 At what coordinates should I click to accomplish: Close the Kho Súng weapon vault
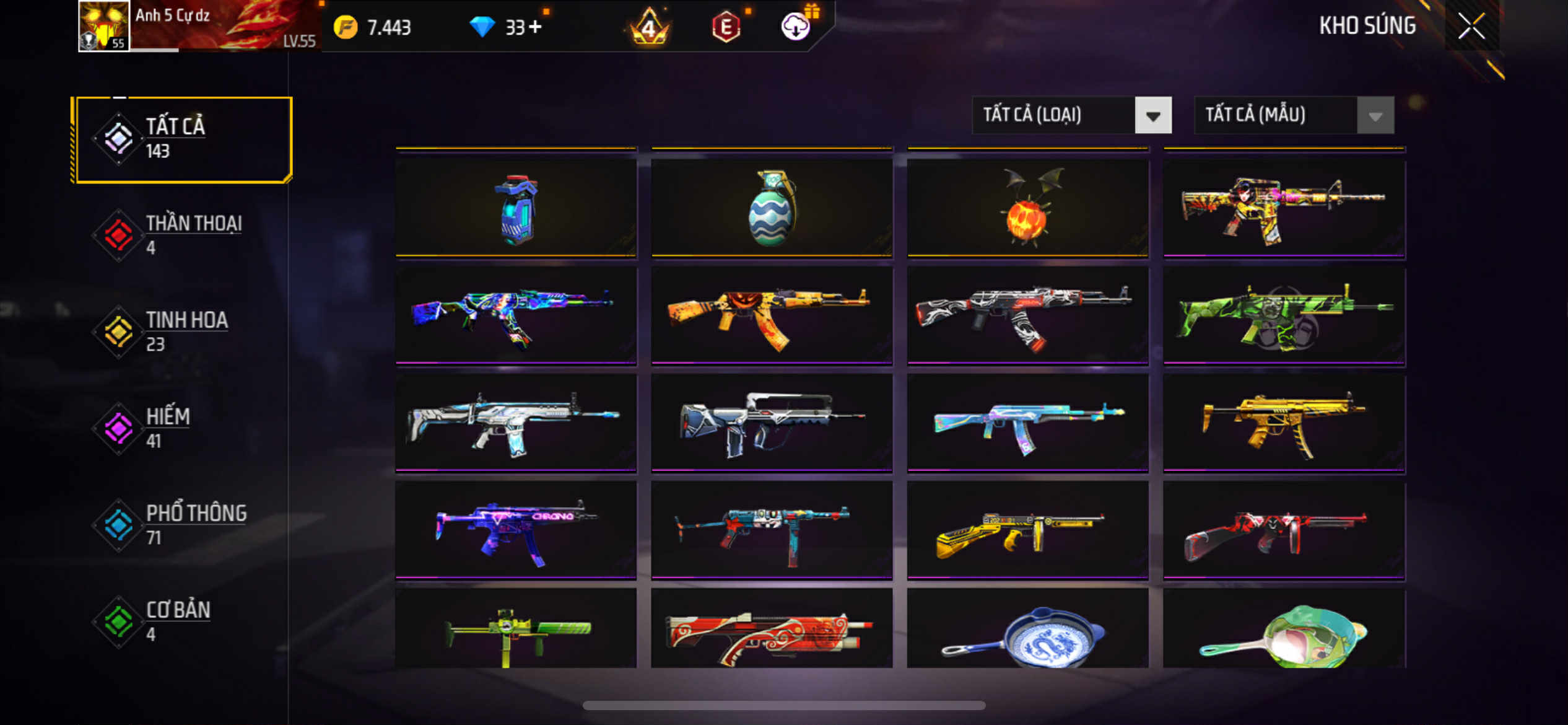point(1471,26)
